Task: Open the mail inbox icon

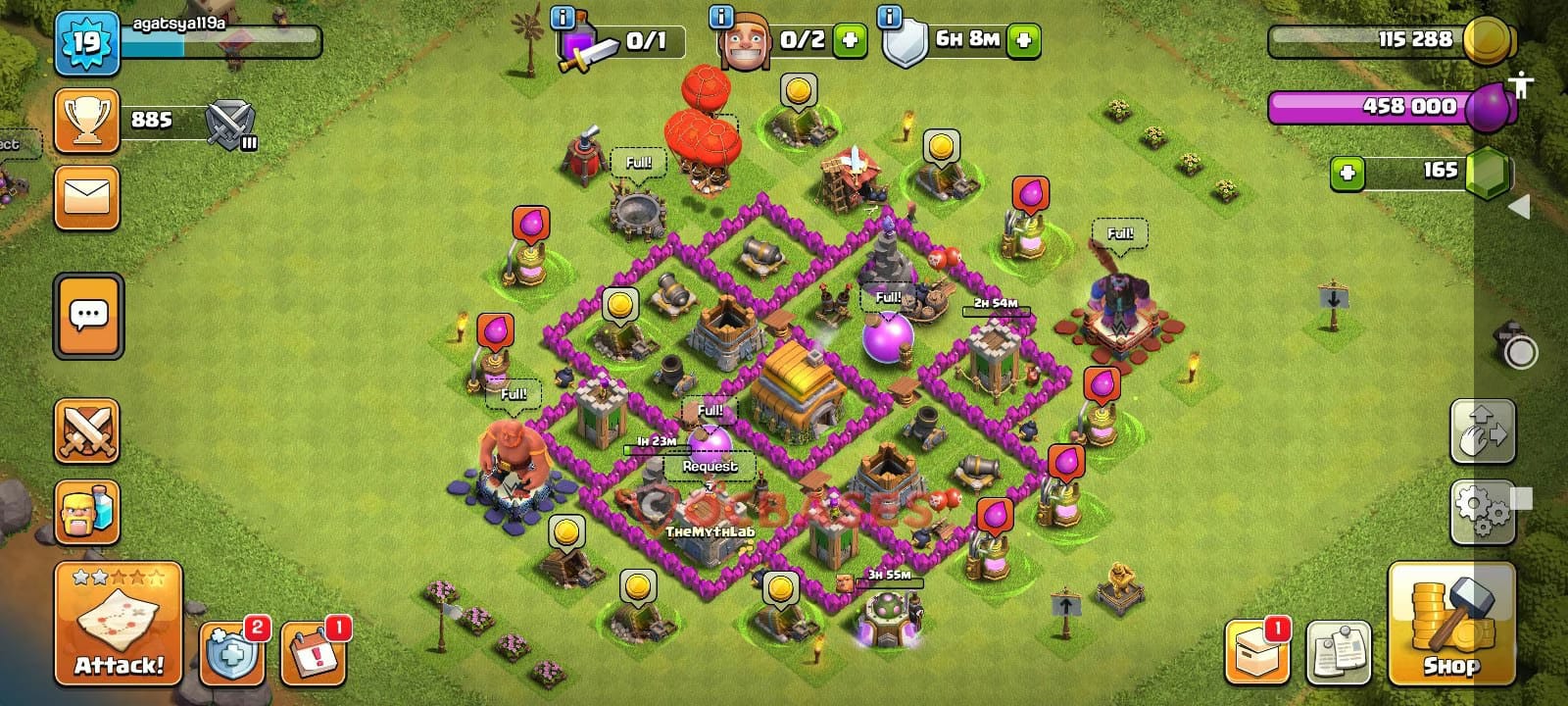Action: pyautogui.click(x=88, y=199)
